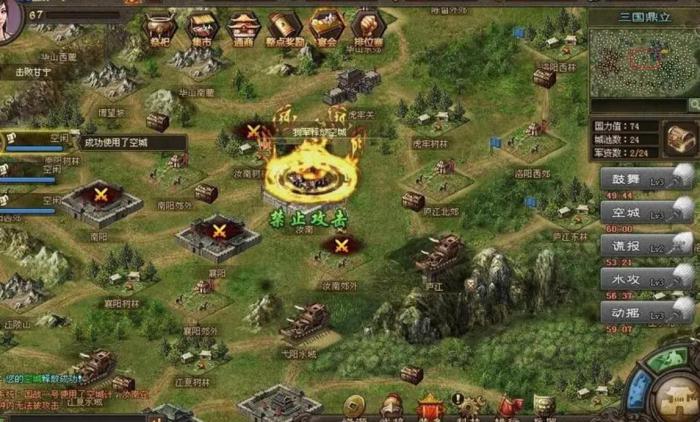
Task: Open the treasure chest beside the stats
Action: (680, 138)
